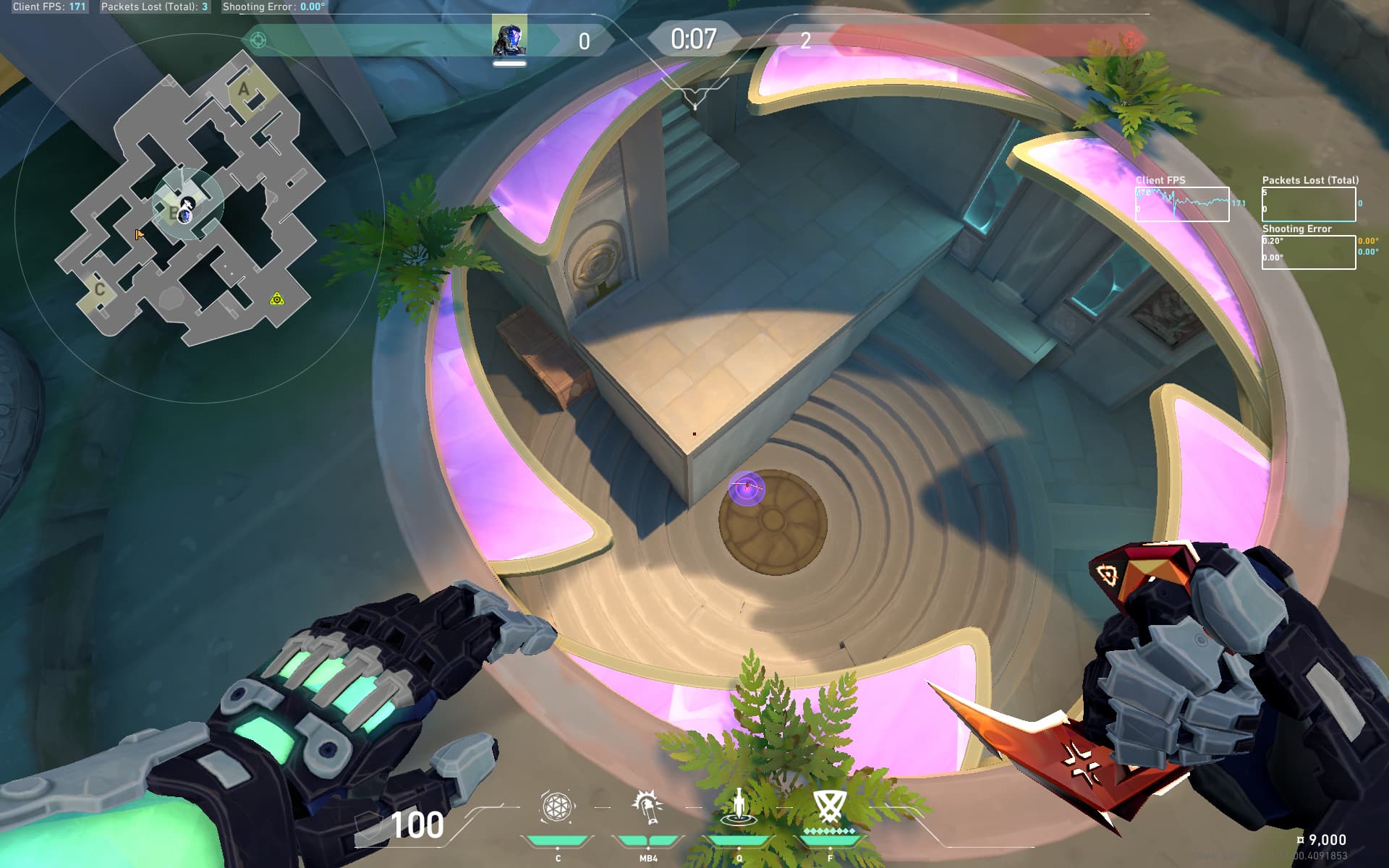Select the C site on the minimap

point(100,289)
